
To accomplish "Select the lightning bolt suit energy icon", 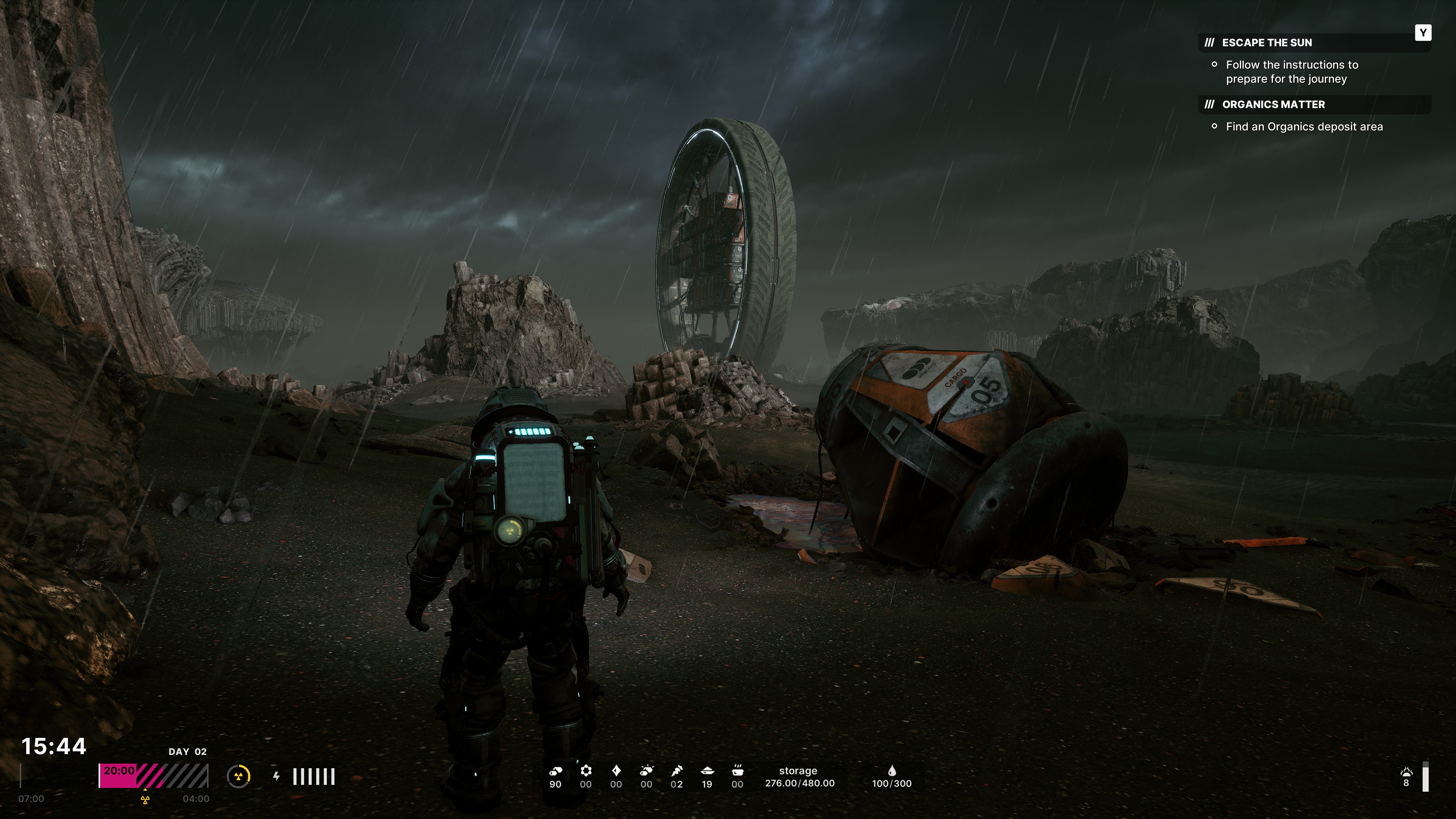I will click(x=276, y=776).
